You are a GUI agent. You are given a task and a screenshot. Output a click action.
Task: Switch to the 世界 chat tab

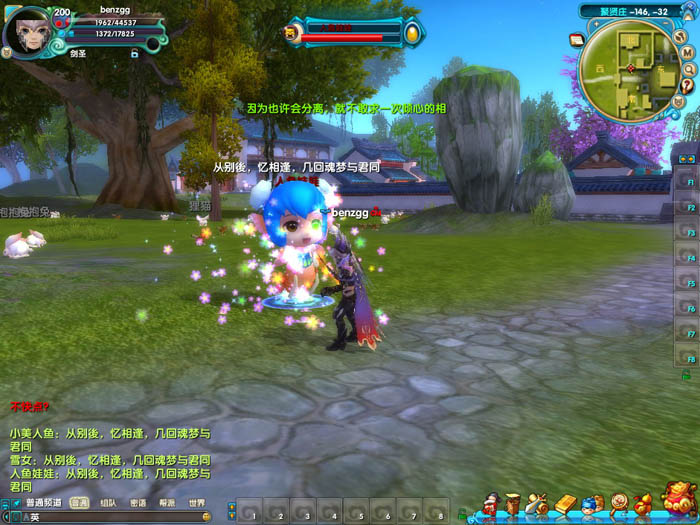point(196,503)
